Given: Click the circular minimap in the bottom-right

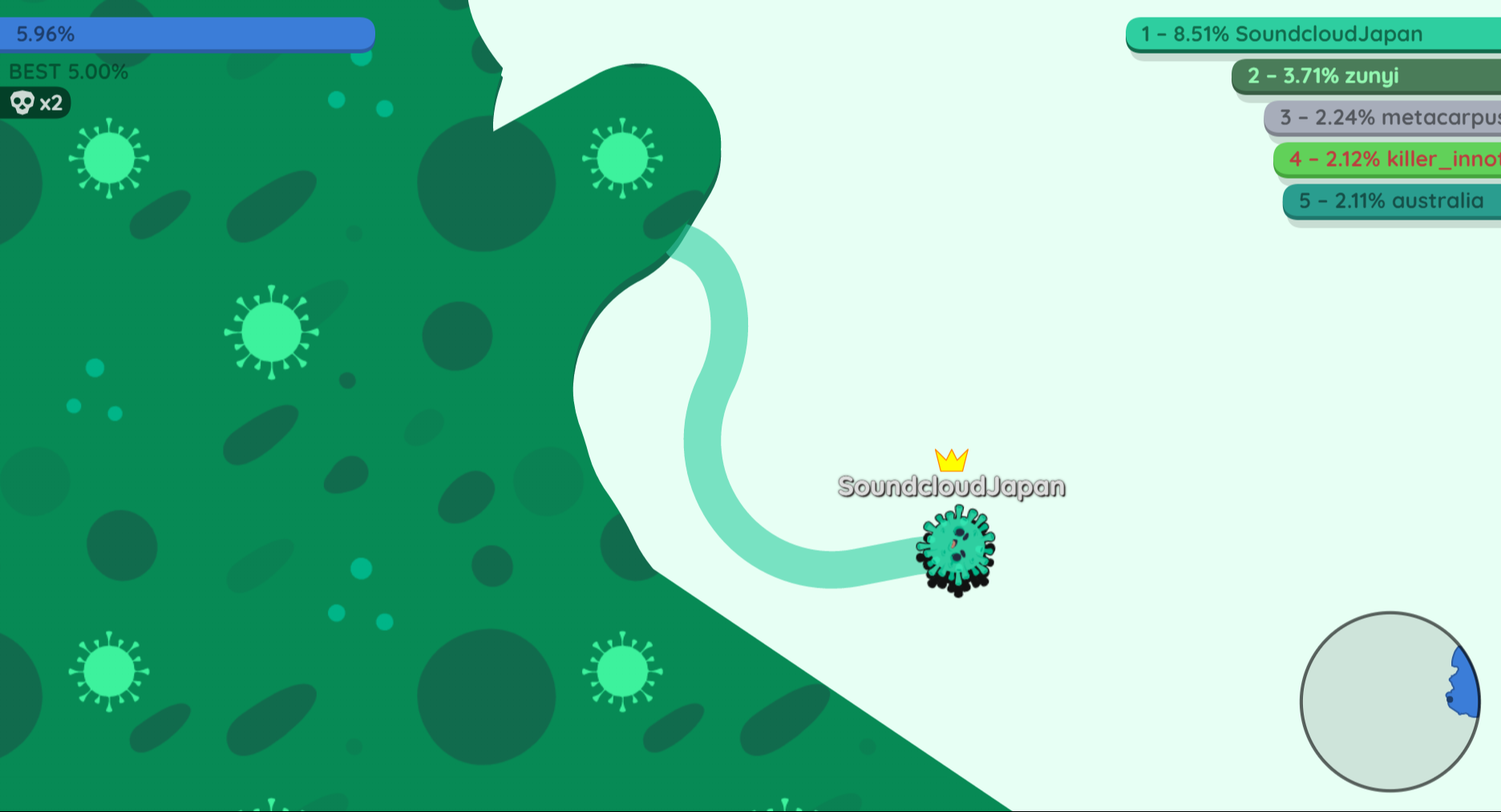Looking at the screenshot, I should coord(1390,702).
